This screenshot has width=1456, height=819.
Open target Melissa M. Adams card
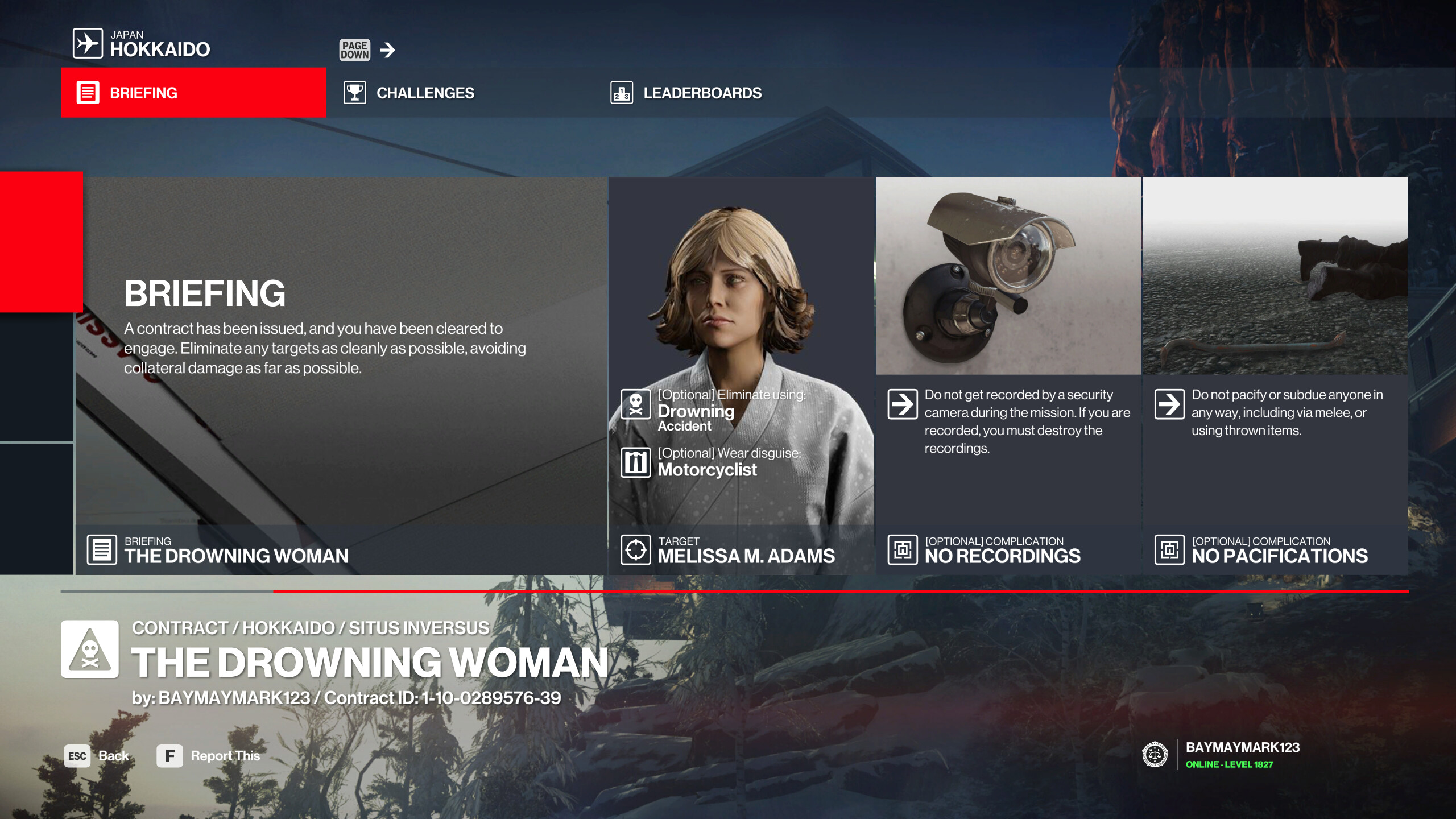coord(741,375)
